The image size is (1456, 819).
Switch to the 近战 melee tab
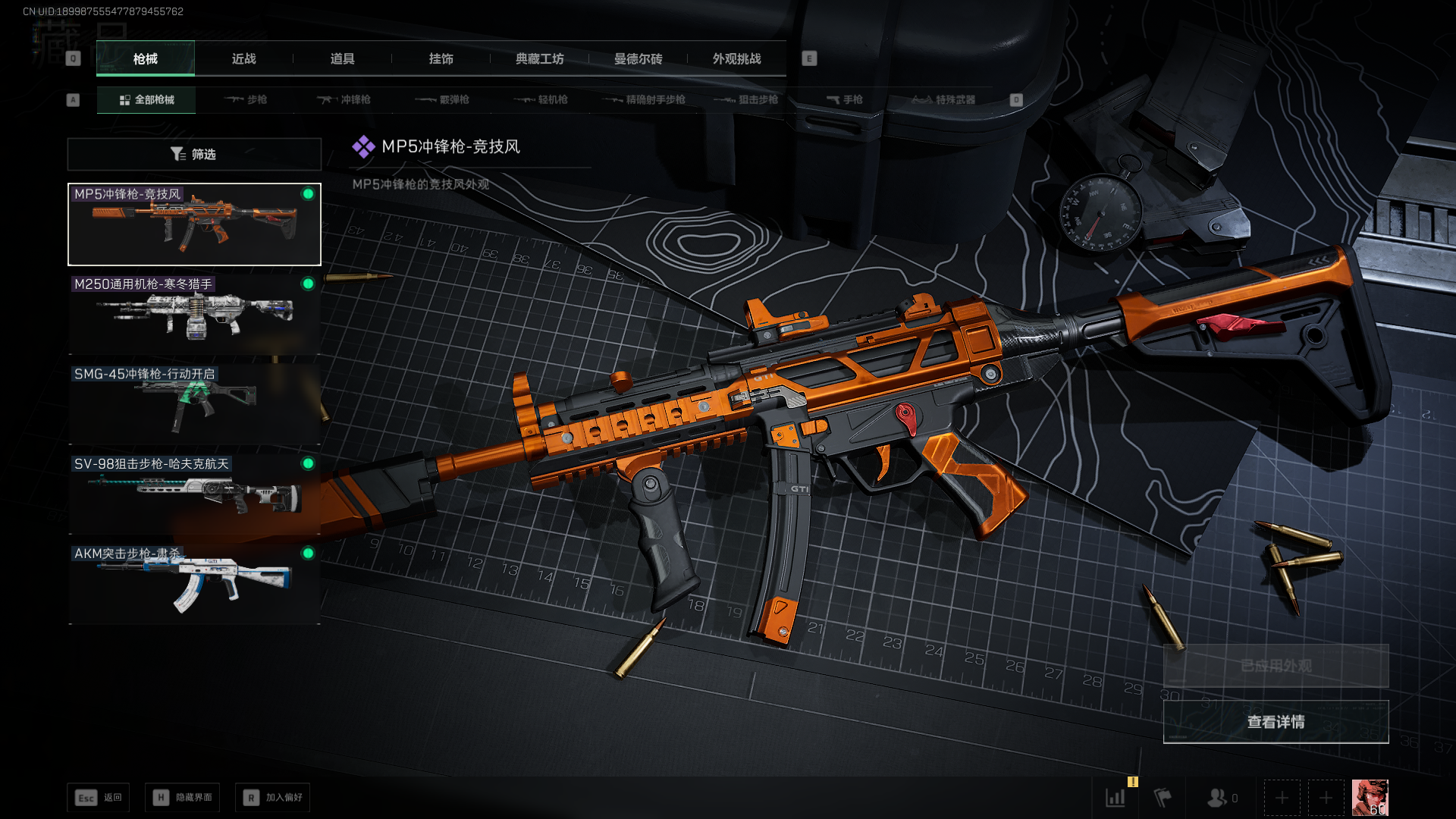[x=243, y=59]
